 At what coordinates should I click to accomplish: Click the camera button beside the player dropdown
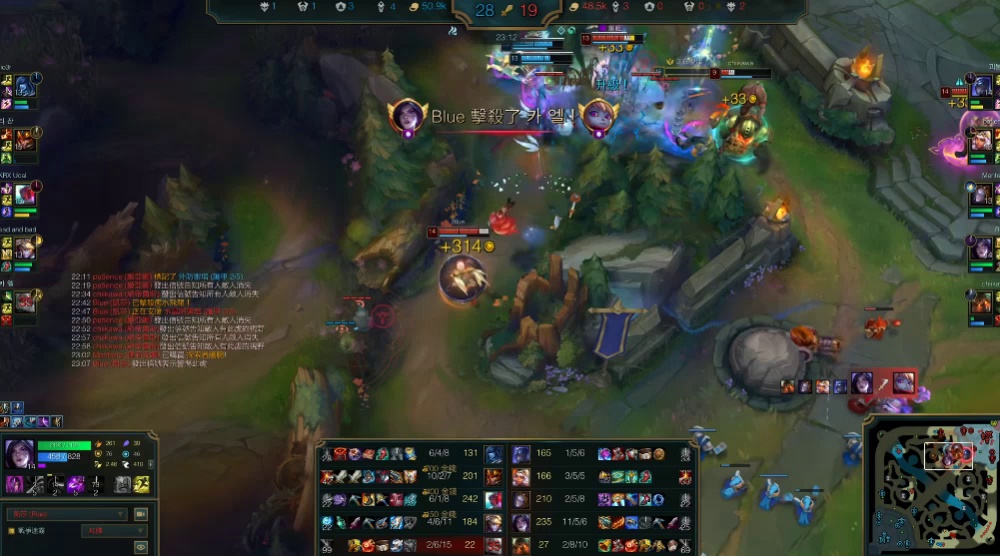pyautogui.click(x=141, y=514)
